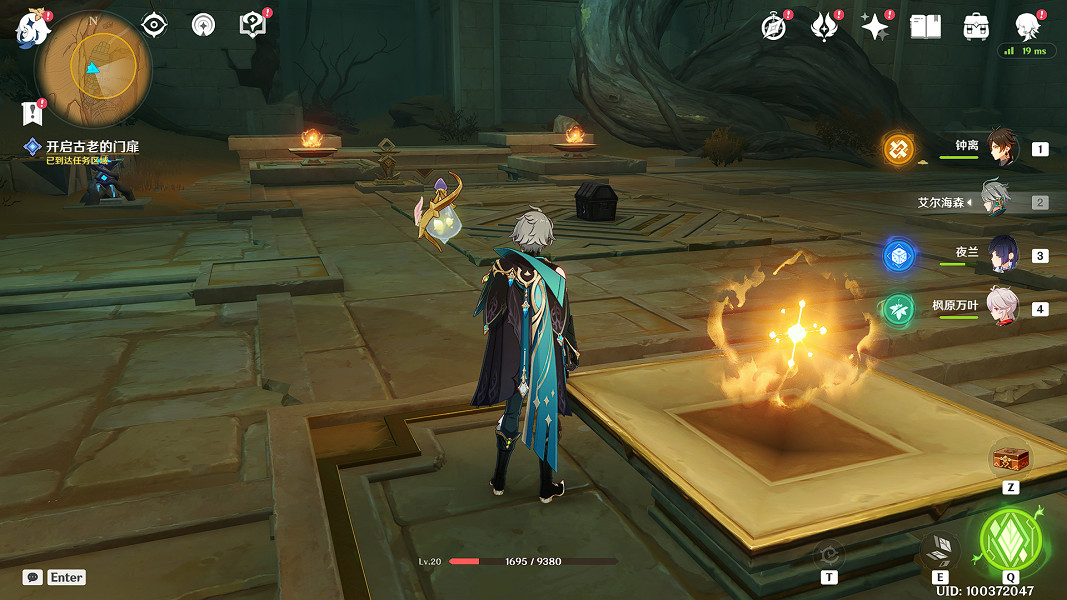Viewport: 1067px width, 600px height.
Task: Open the bookmark notice icon with exclamation mark
Action: tap(33, 112)
